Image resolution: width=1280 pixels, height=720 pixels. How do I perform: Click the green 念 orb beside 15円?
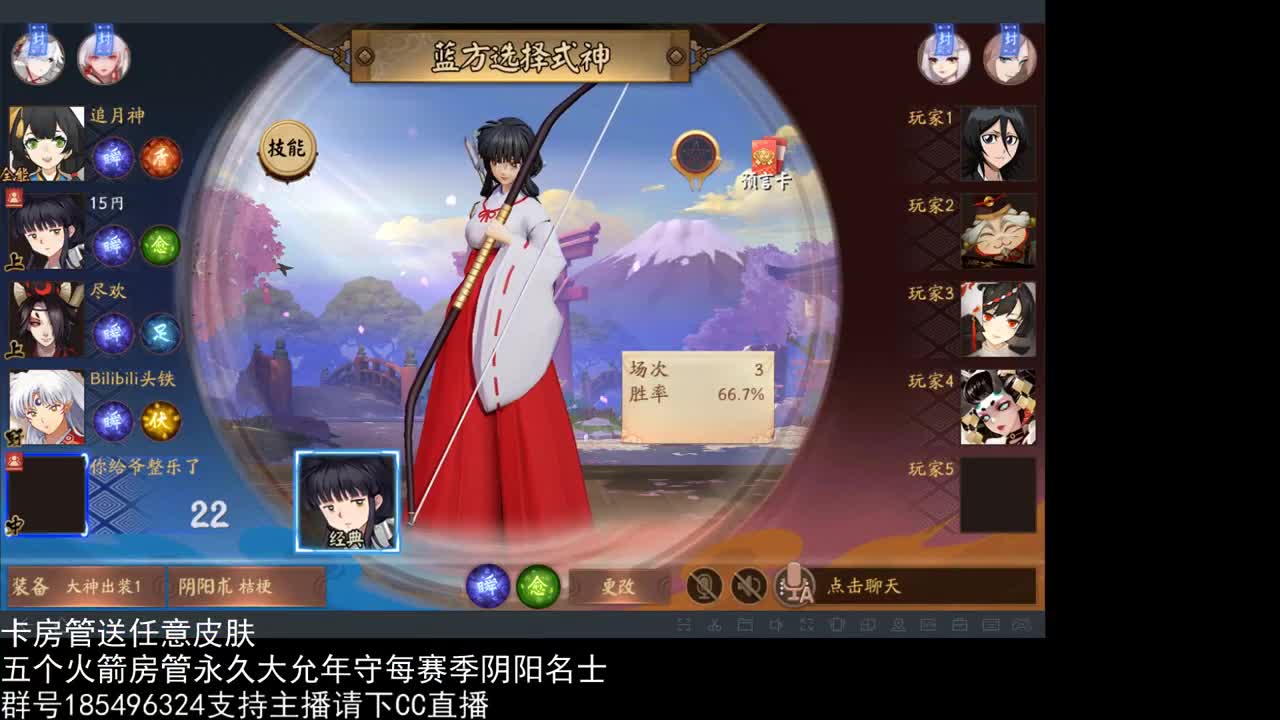160,244
